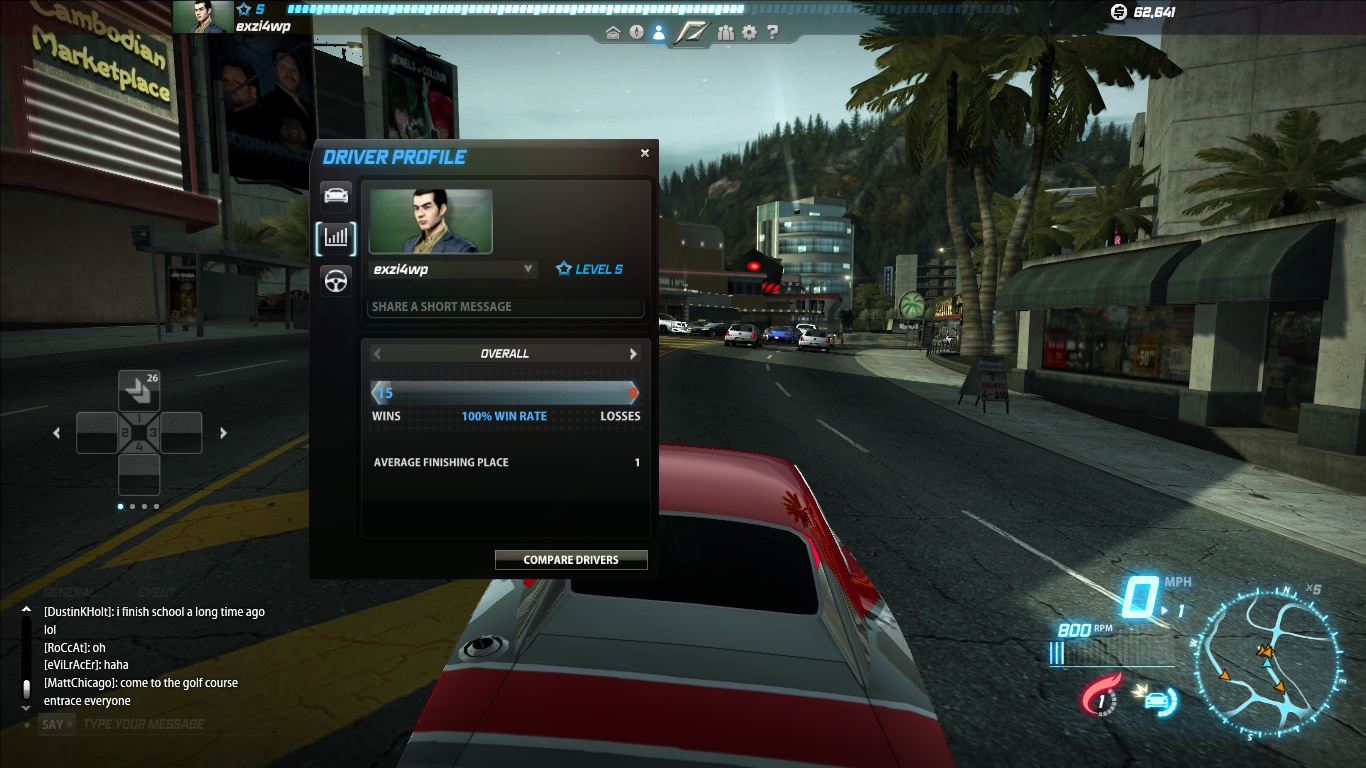Click the driver profile person icon
1366x768 pixels.
point(659,33)
